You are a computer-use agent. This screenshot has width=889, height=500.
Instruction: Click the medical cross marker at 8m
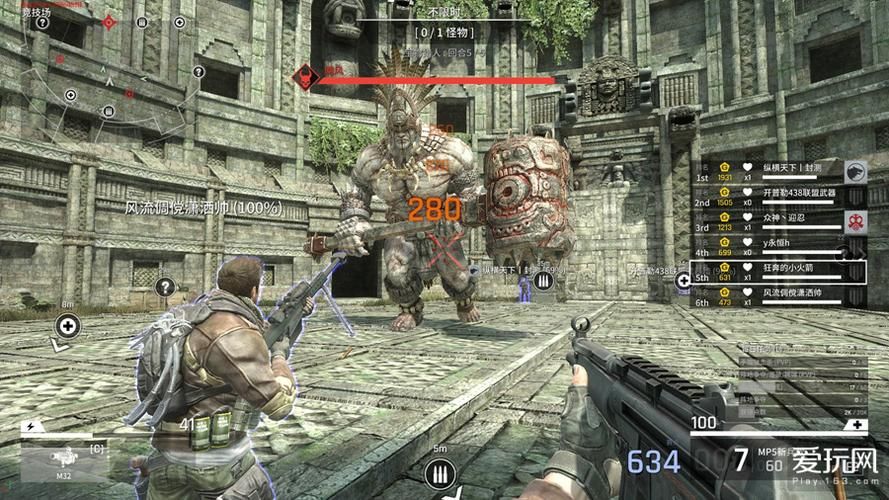coord(68,325)
